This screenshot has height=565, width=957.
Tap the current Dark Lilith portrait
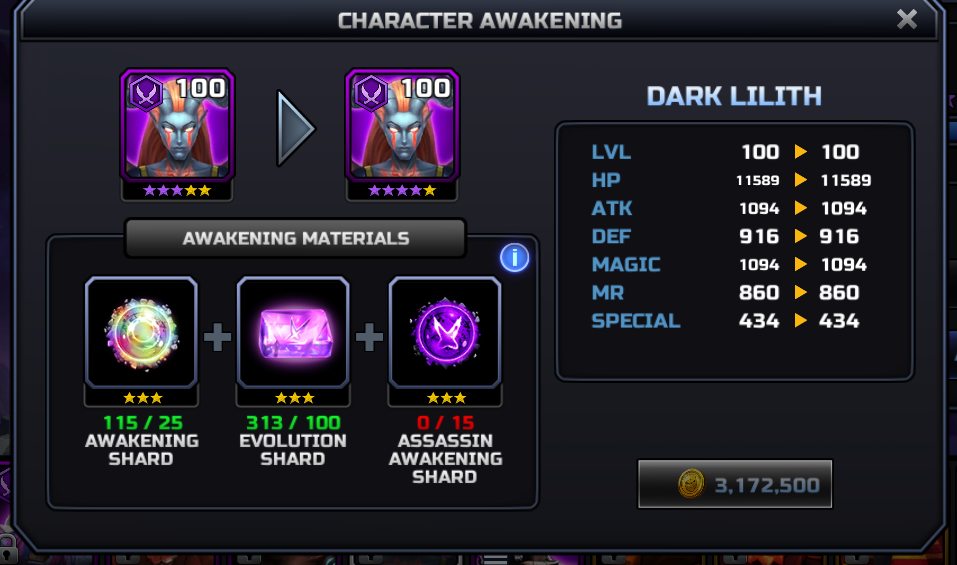click(177, 126)
